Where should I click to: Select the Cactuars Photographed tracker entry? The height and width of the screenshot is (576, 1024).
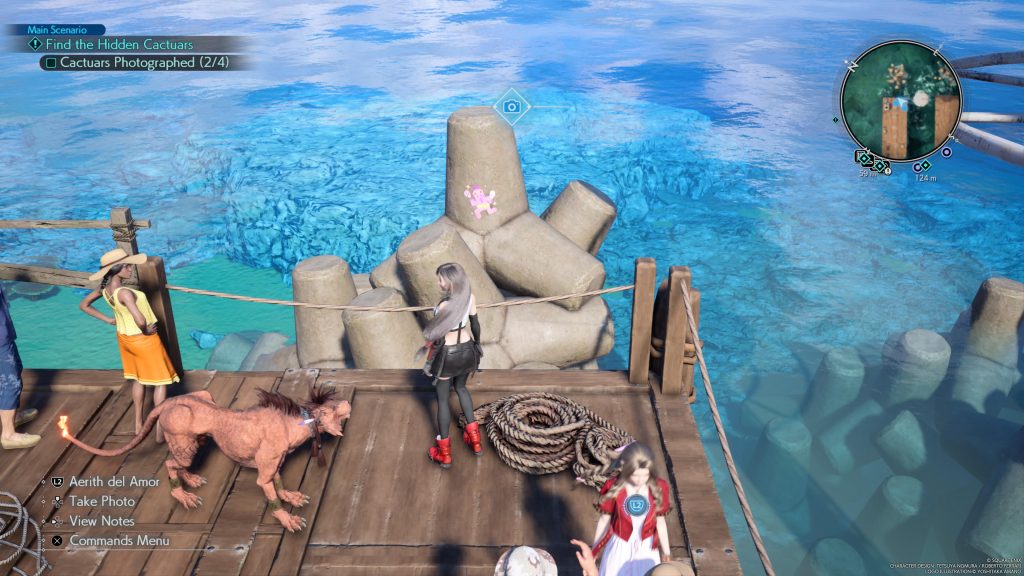[126, 62]
